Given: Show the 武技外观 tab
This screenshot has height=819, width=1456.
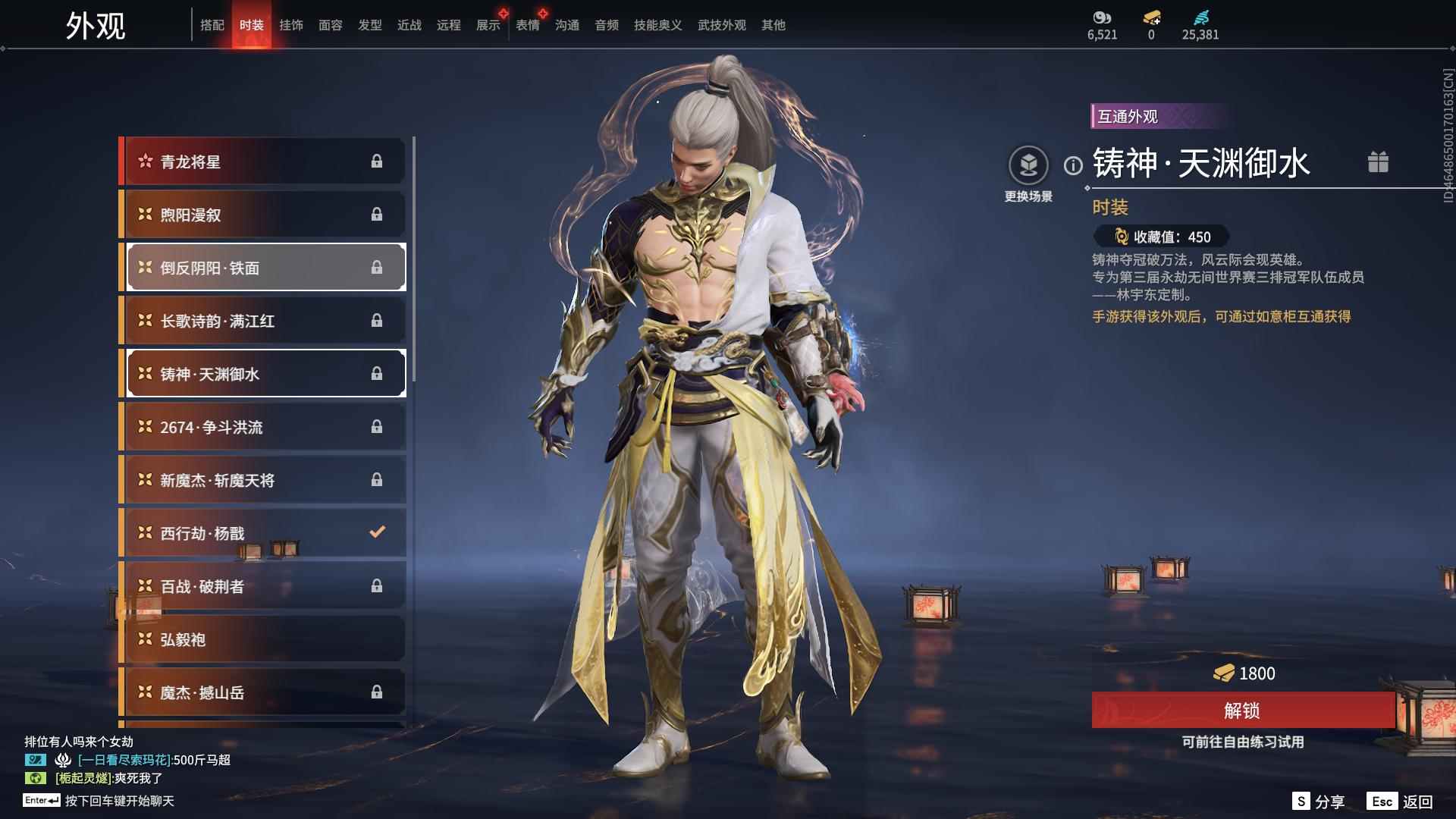Looking at the screenshot, I should point(721,25).
